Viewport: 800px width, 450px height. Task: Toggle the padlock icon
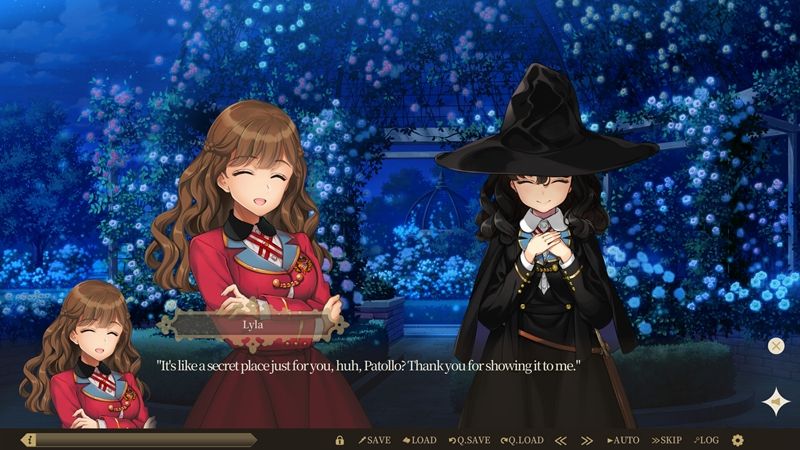coord(339,440)
